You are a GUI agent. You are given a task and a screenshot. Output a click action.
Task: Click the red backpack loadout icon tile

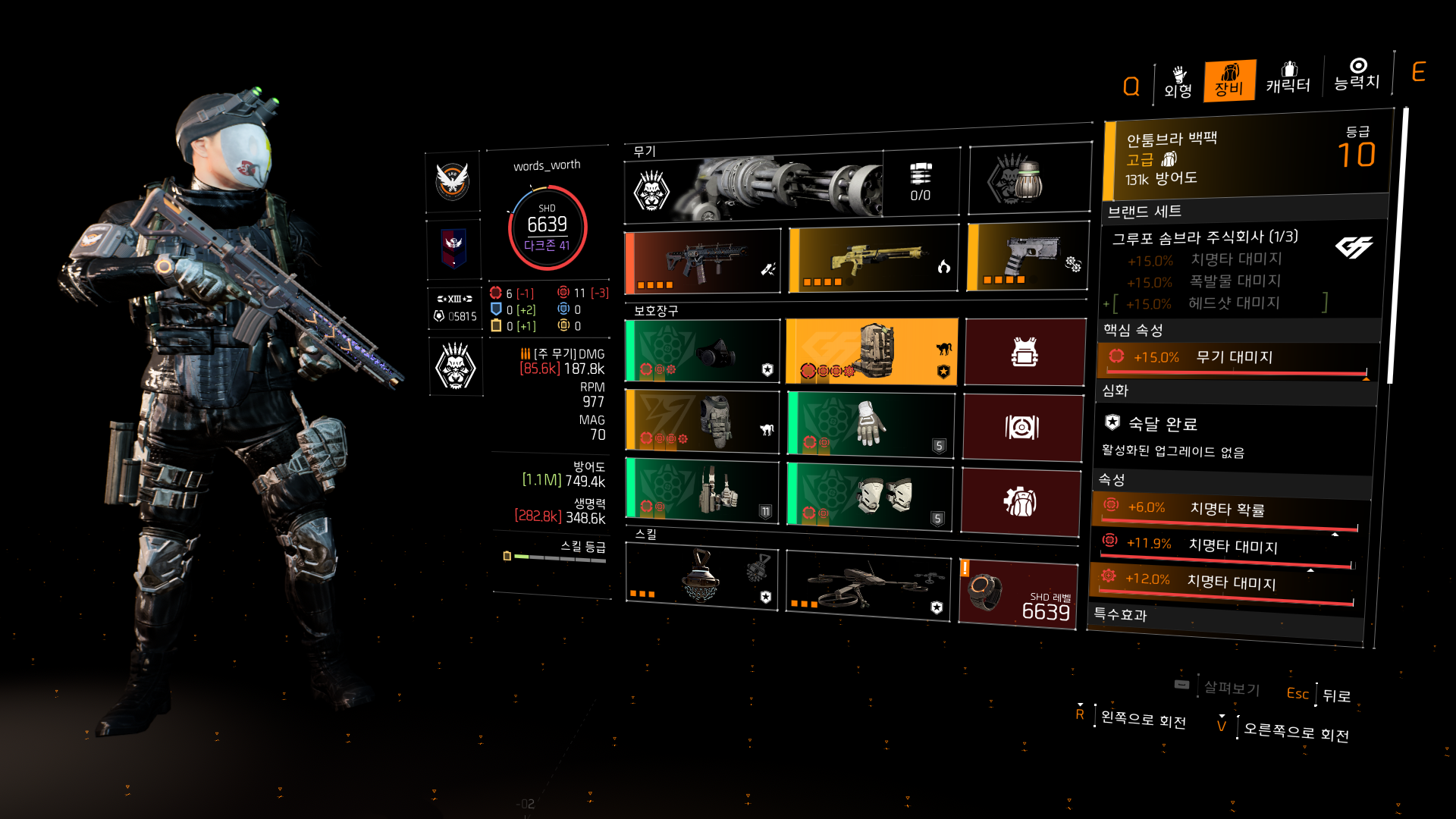click(x=1021, y=503)
